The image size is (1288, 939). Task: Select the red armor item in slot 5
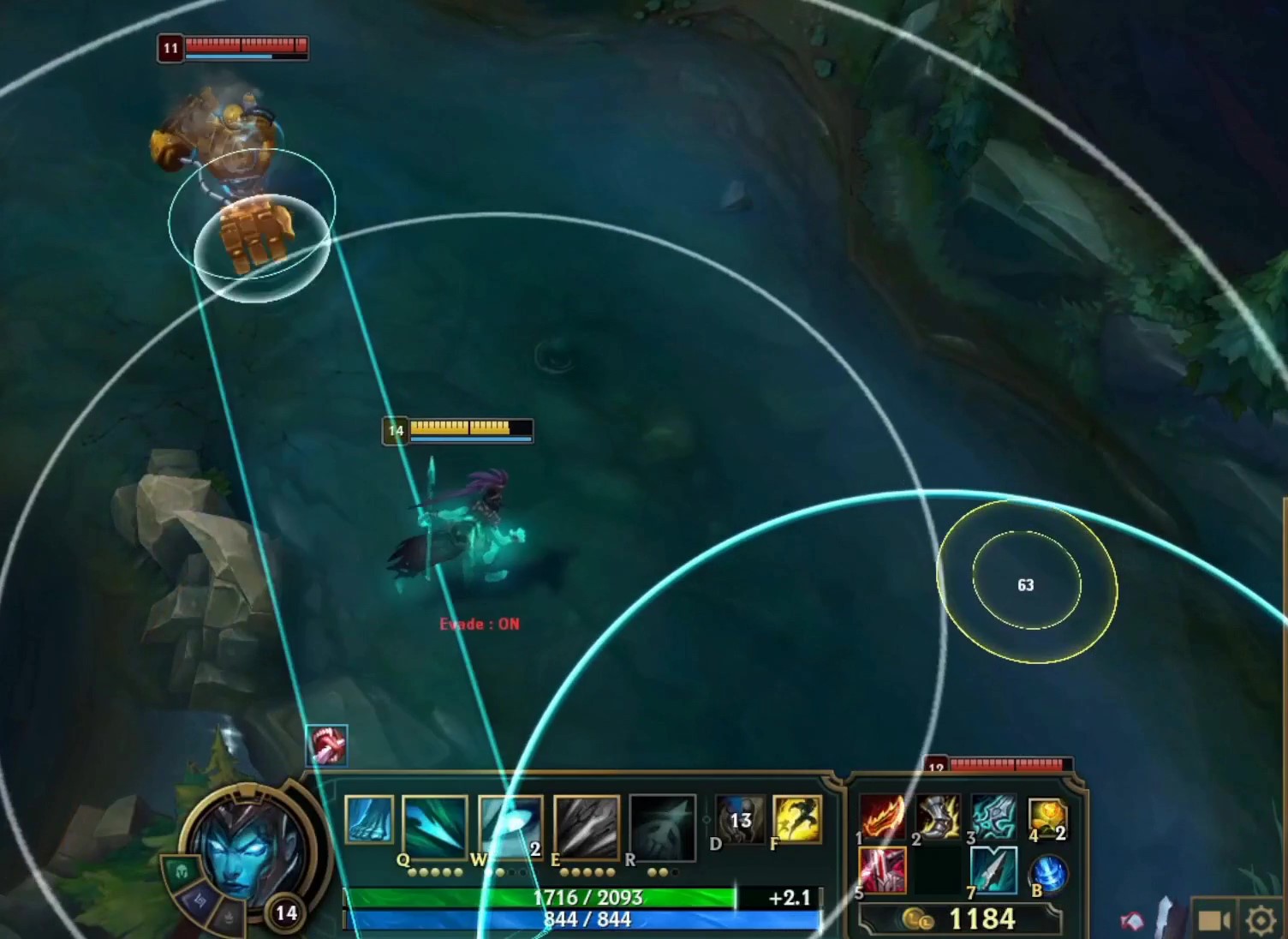click(x=883, y=870)
